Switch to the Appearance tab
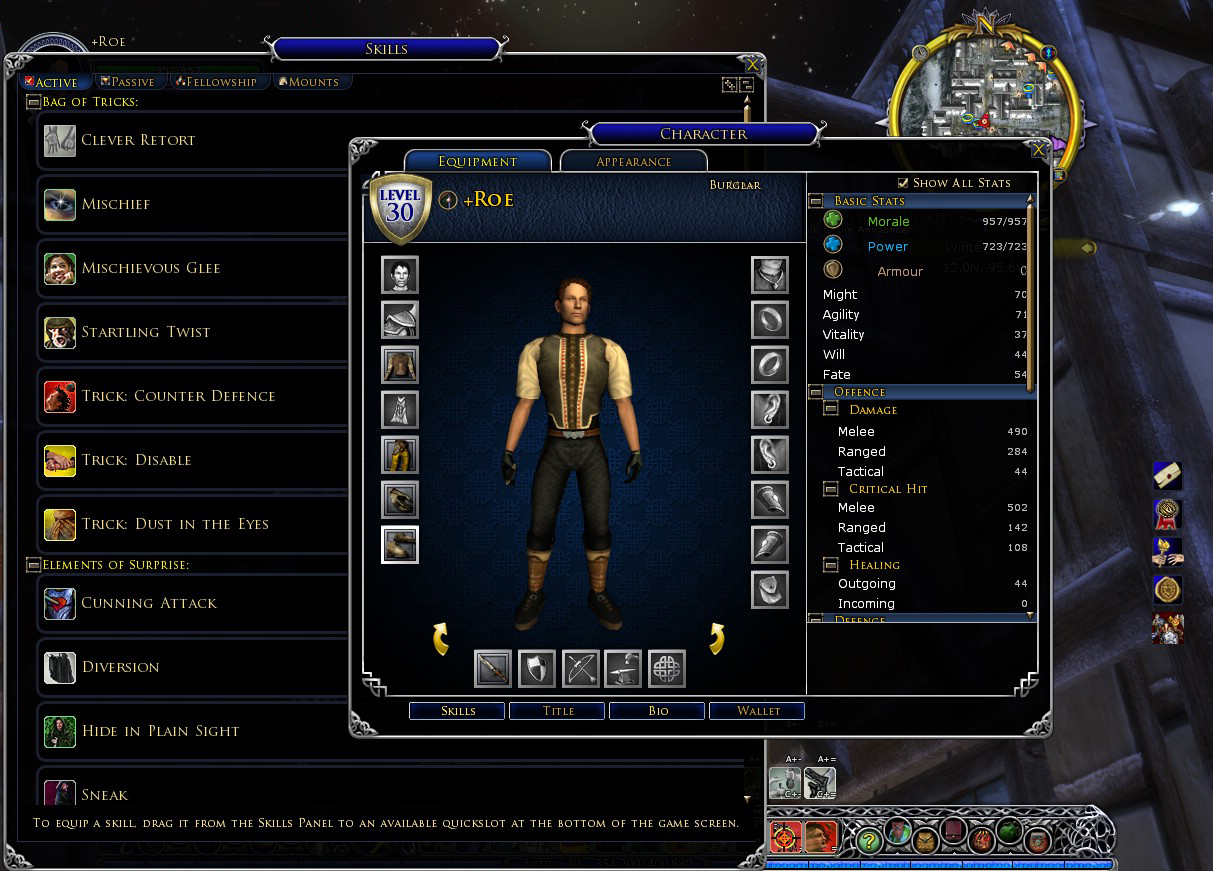 (633, 161)
